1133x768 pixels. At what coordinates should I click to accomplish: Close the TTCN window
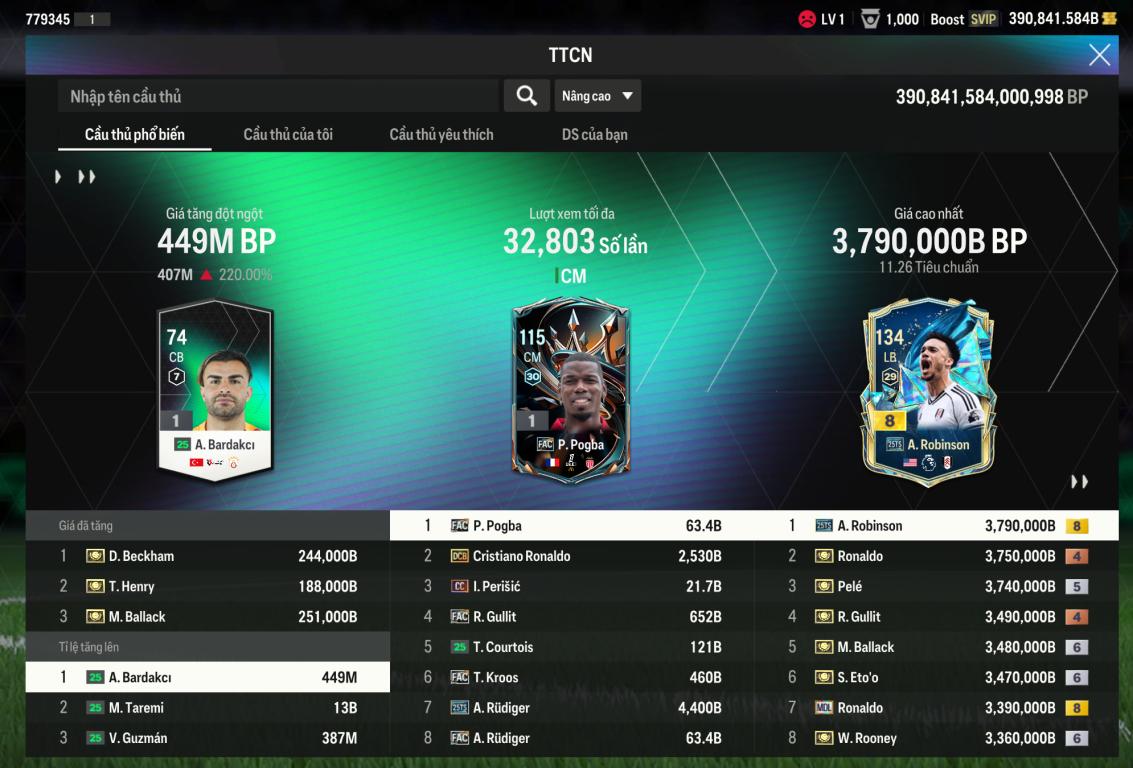(x=1099, y=55)
